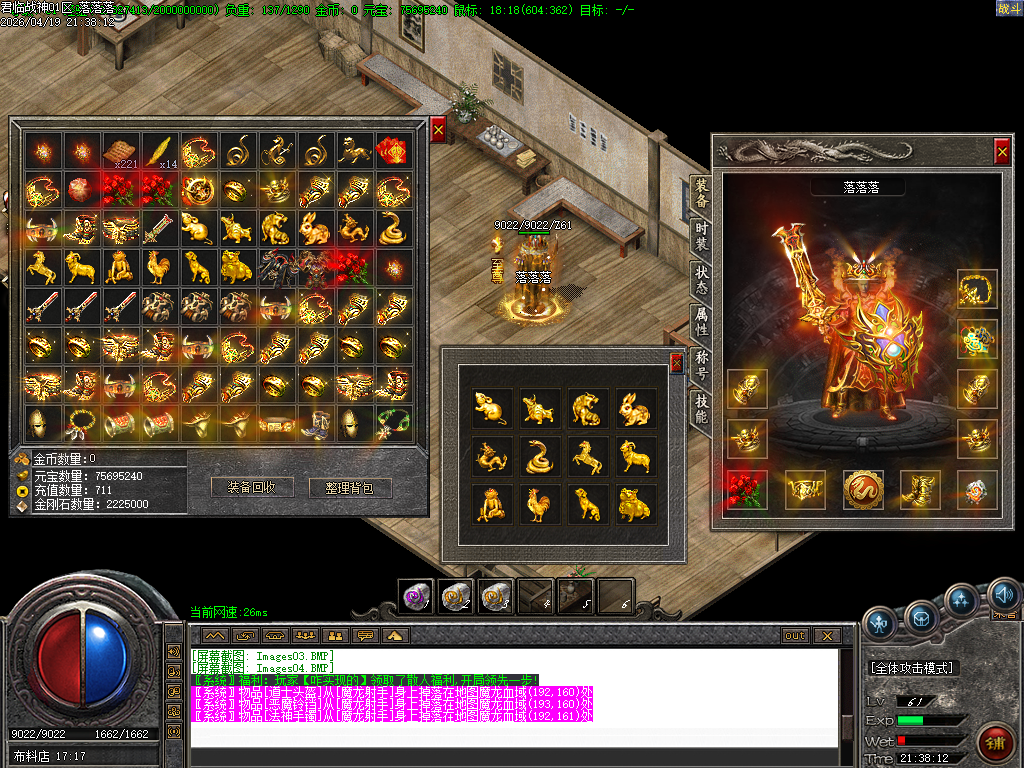This screenshot has width=1024, height=768.
Task: Select the golden feather x14 stack
Action: (160, 151)
